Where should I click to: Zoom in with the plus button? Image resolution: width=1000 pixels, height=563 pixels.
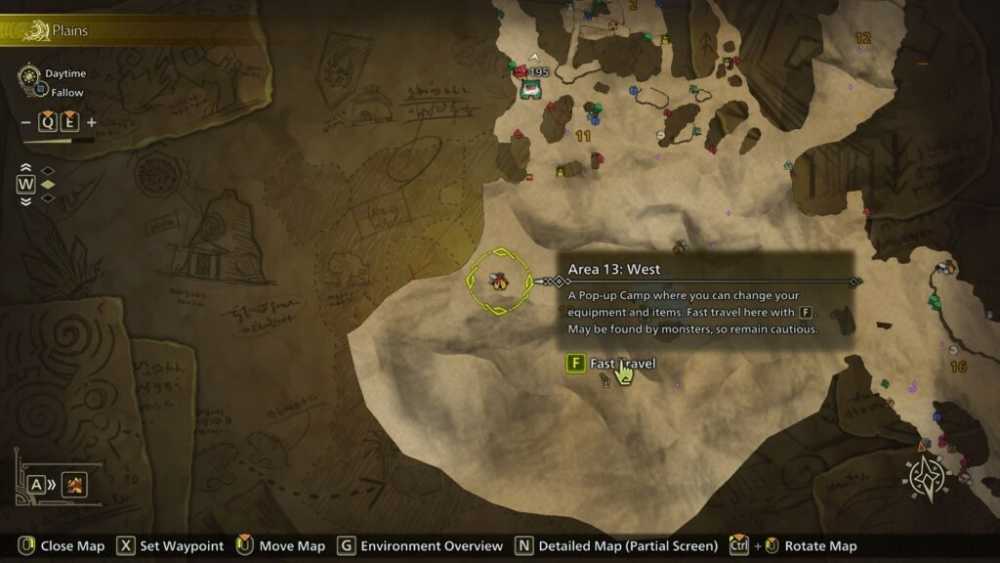(x=92, y=123)
